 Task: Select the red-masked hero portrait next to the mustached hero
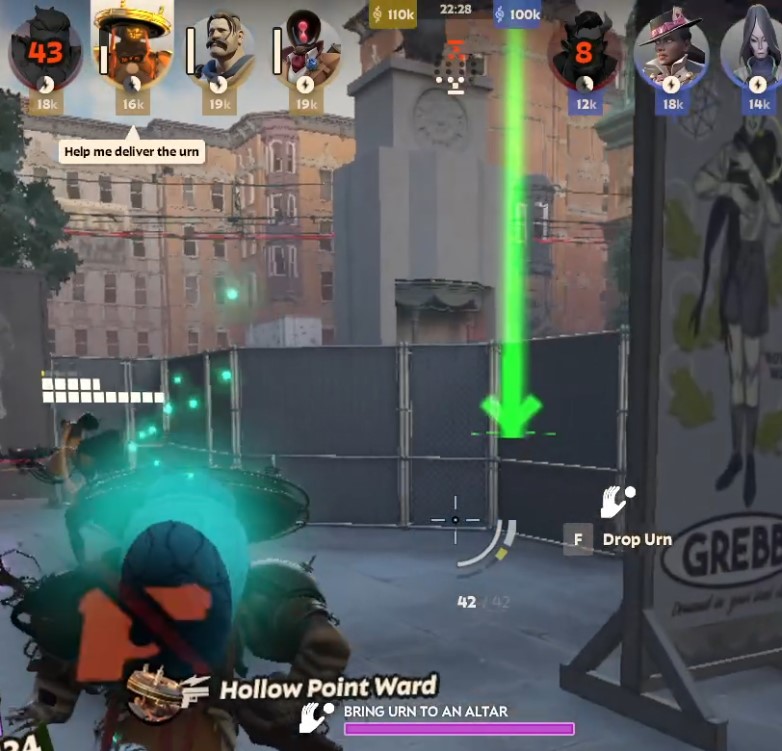[x=306, y=46]
